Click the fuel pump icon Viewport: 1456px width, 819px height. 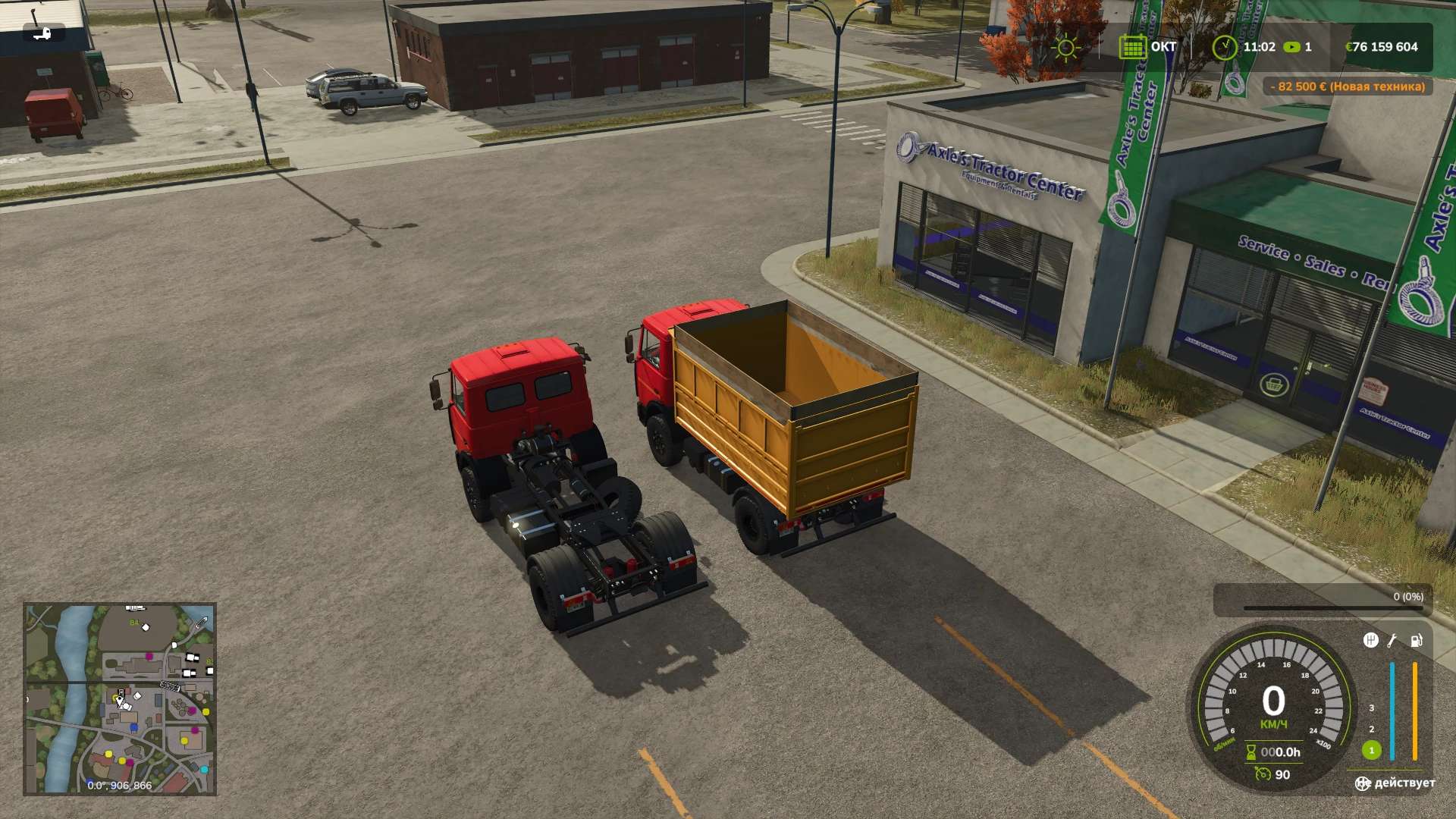1416,641
